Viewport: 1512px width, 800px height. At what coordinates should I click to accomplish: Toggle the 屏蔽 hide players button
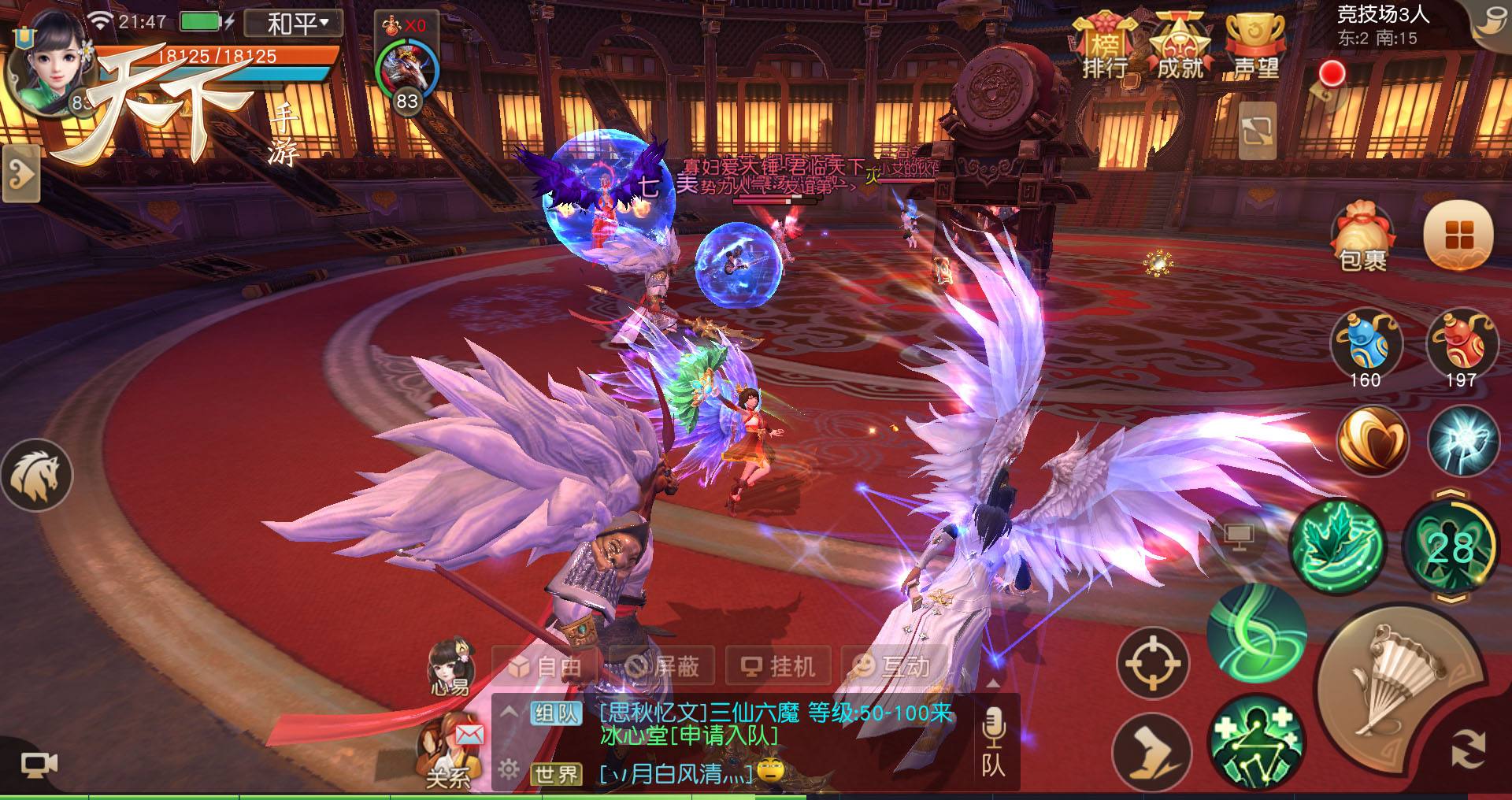click(x=661, y=667)
